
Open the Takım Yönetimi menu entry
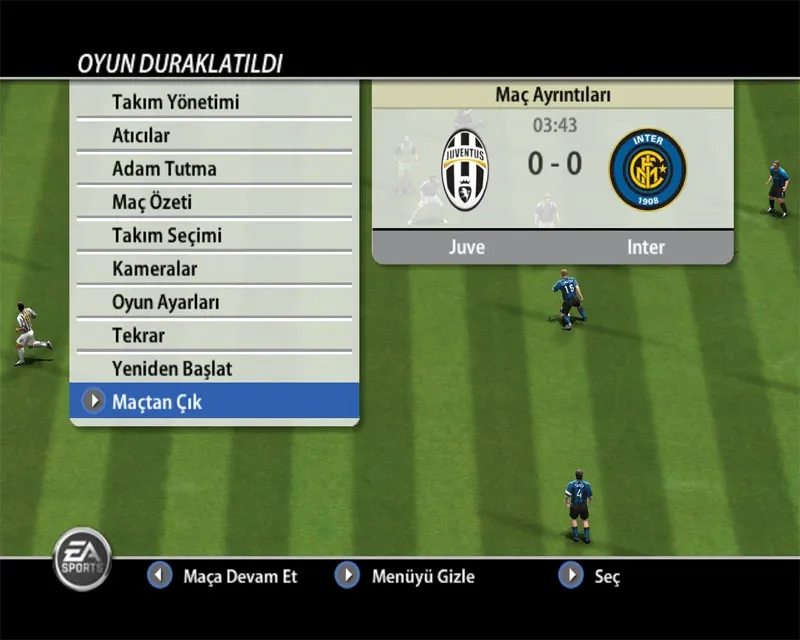pos(175,102)
